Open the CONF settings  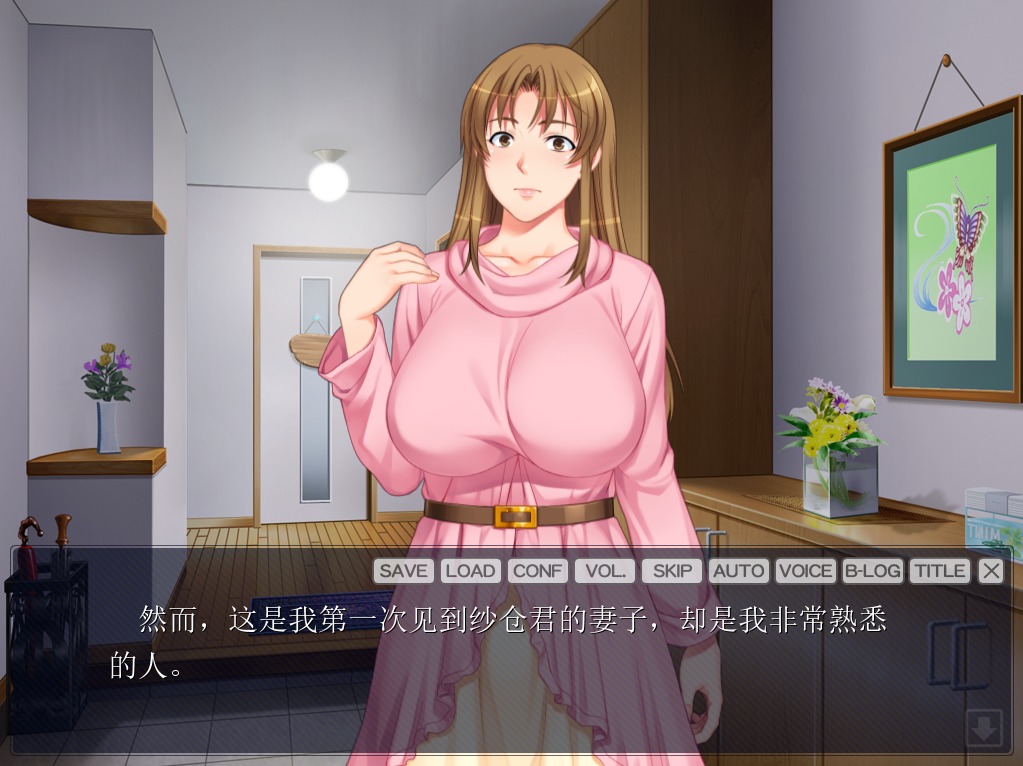pyautogui.click(x=538, y=571)
